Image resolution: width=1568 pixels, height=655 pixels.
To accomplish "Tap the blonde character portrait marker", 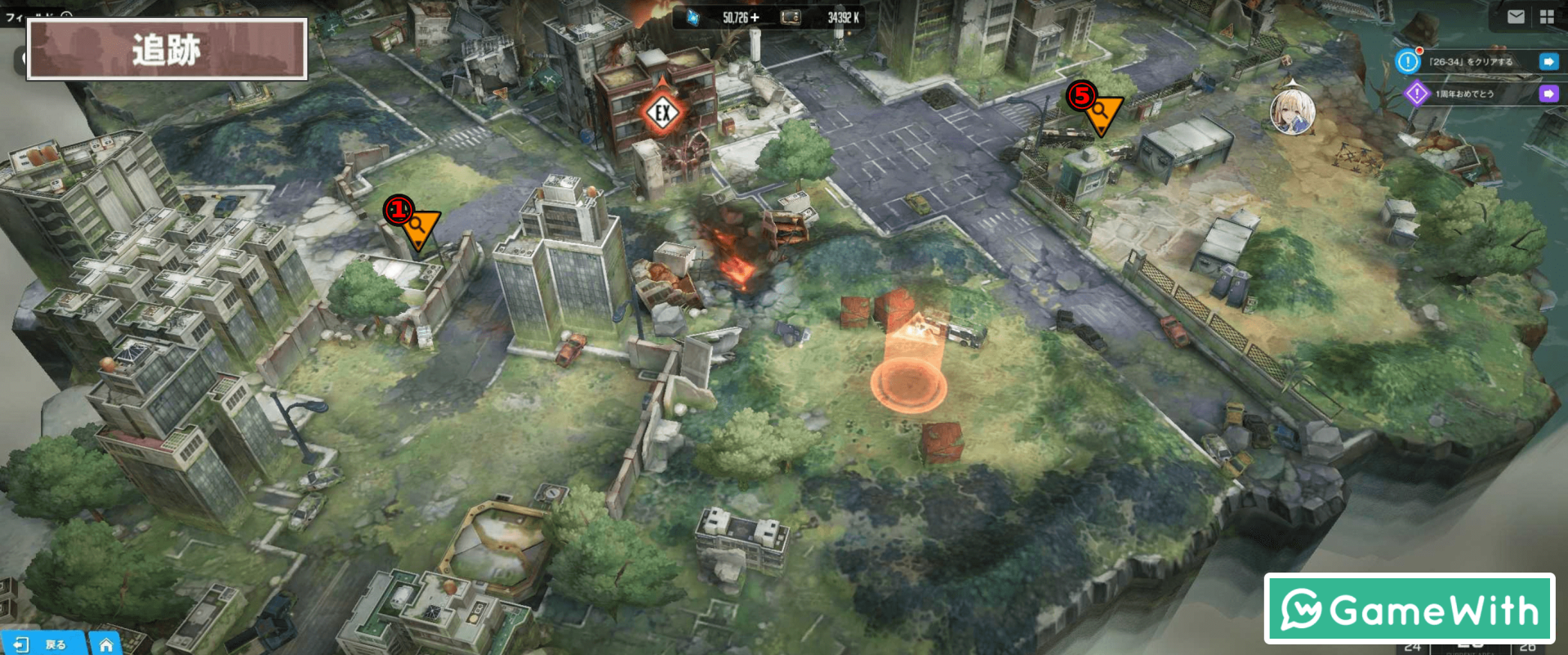I will pyautogui.click(x=1292, y=111).
